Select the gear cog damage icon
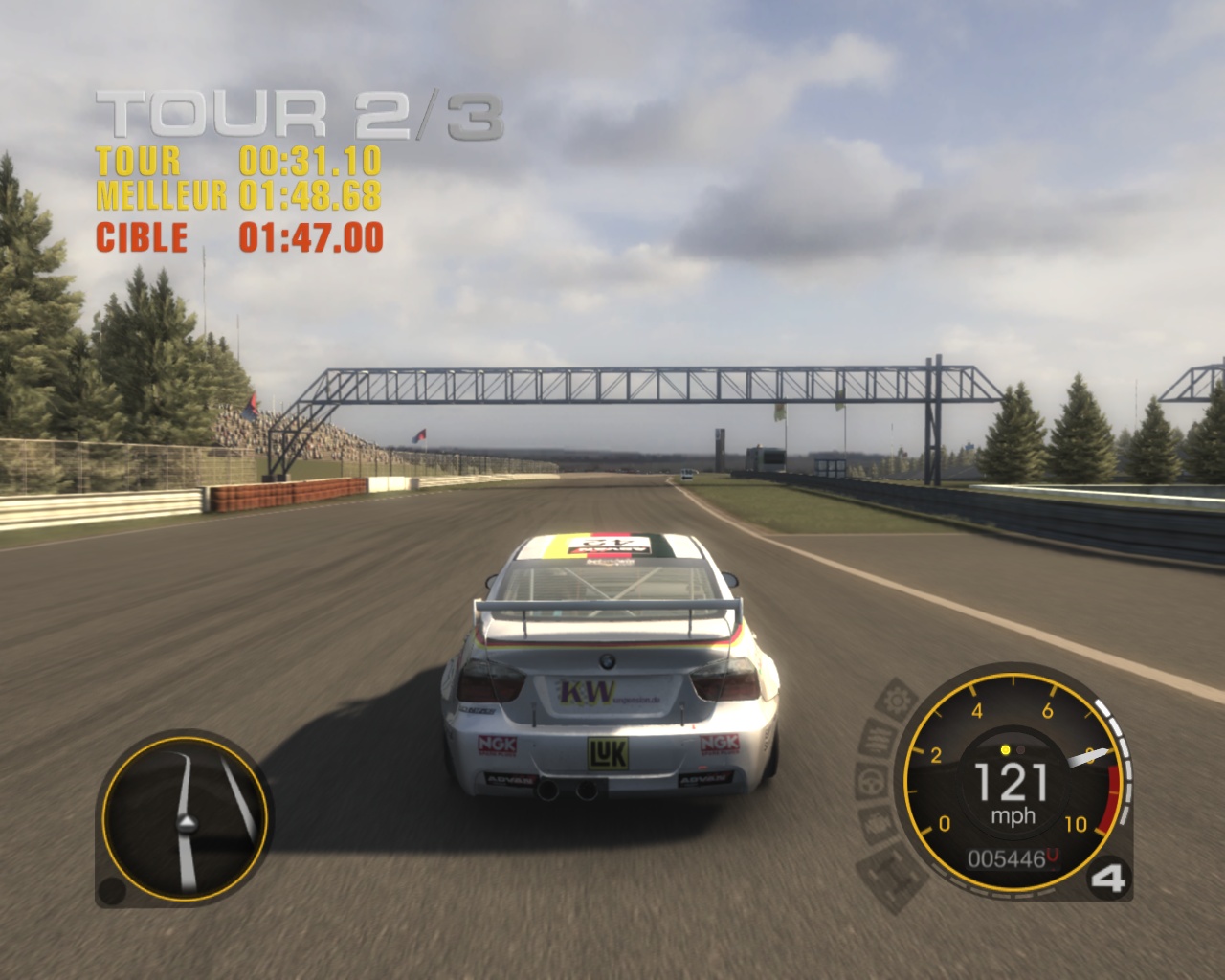This screenshot has height=980, width=1225. click(x=896, y=701)
